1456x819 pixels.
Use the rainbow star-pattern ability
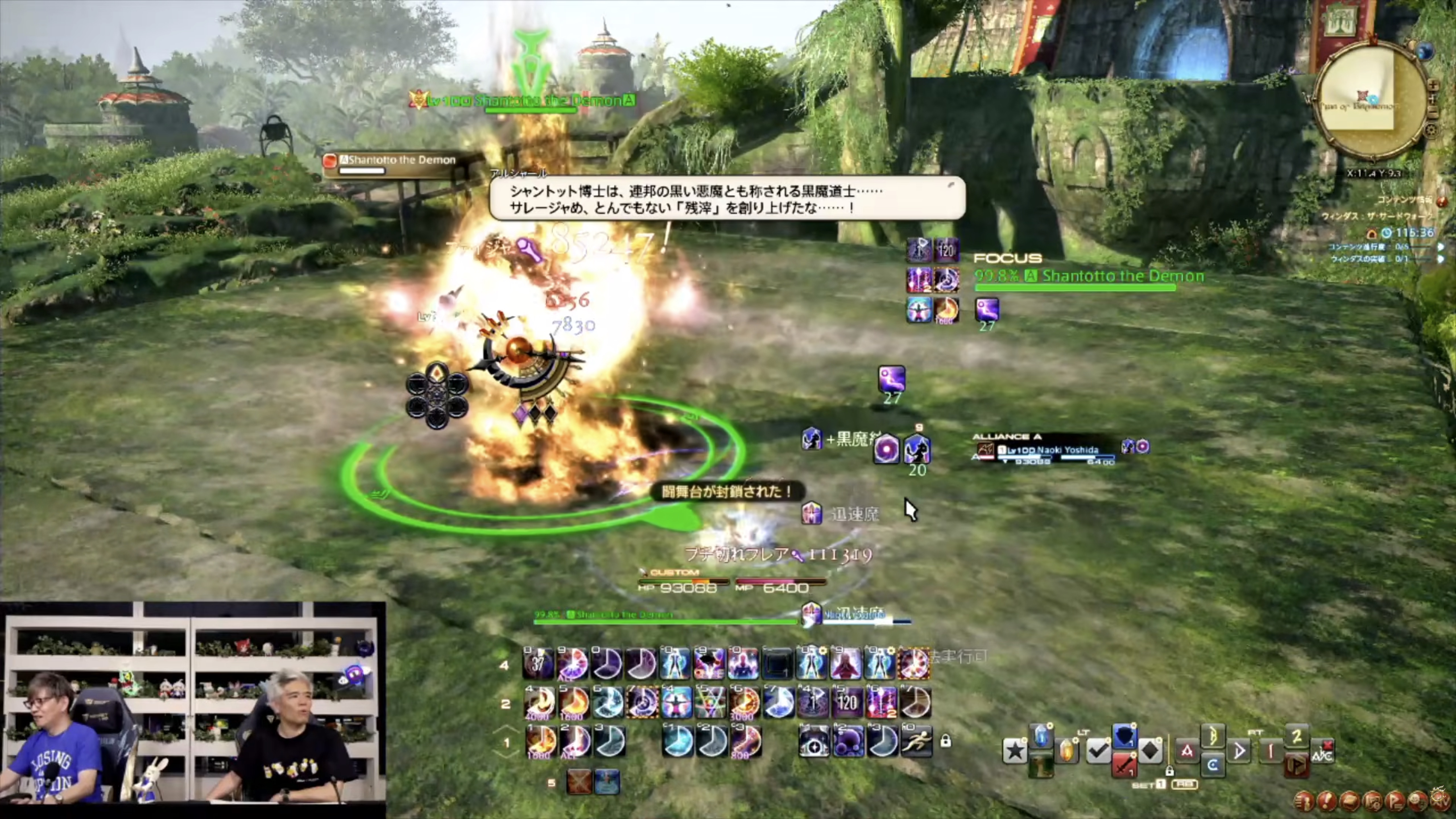710,703
